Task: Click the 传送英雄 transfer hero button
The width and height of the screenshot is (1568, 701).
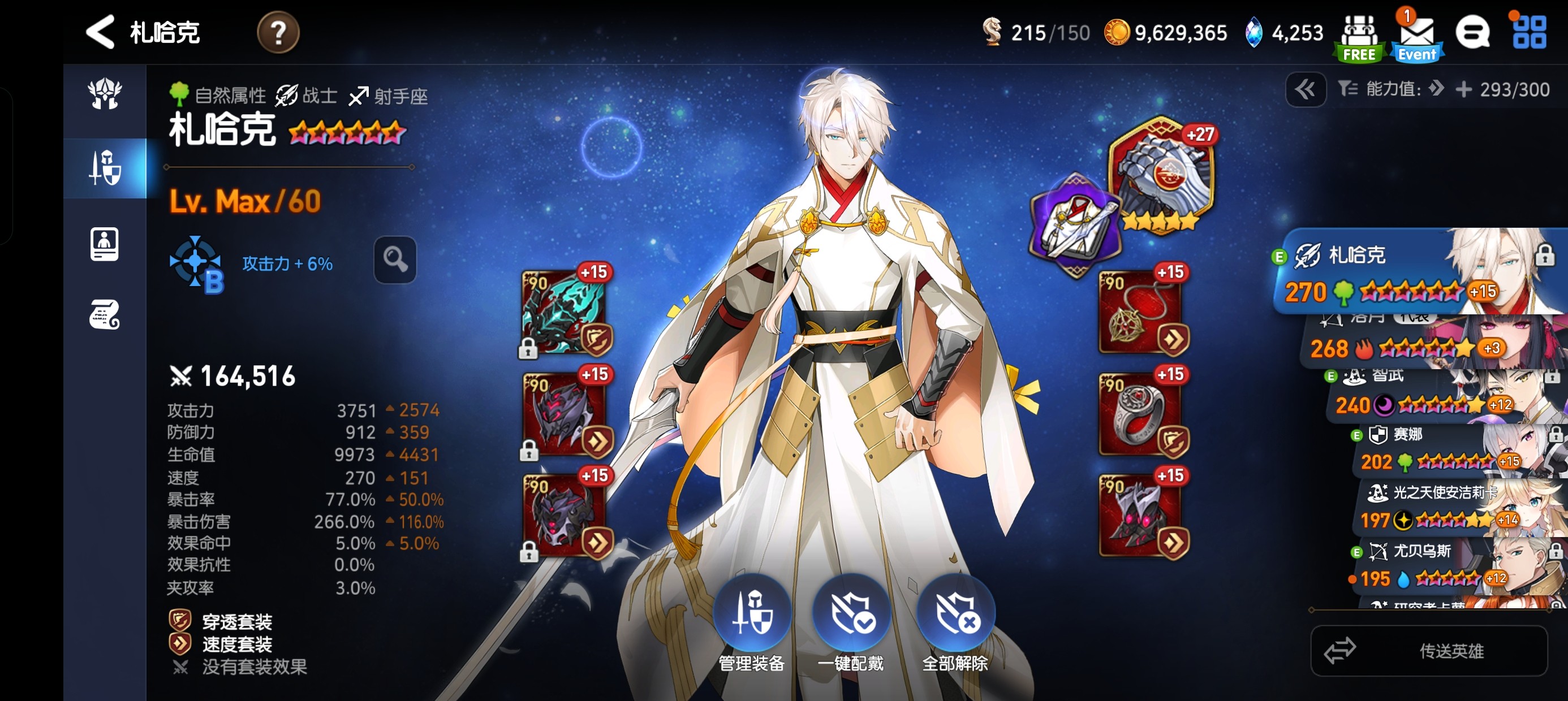Action: pos(1429,651)
